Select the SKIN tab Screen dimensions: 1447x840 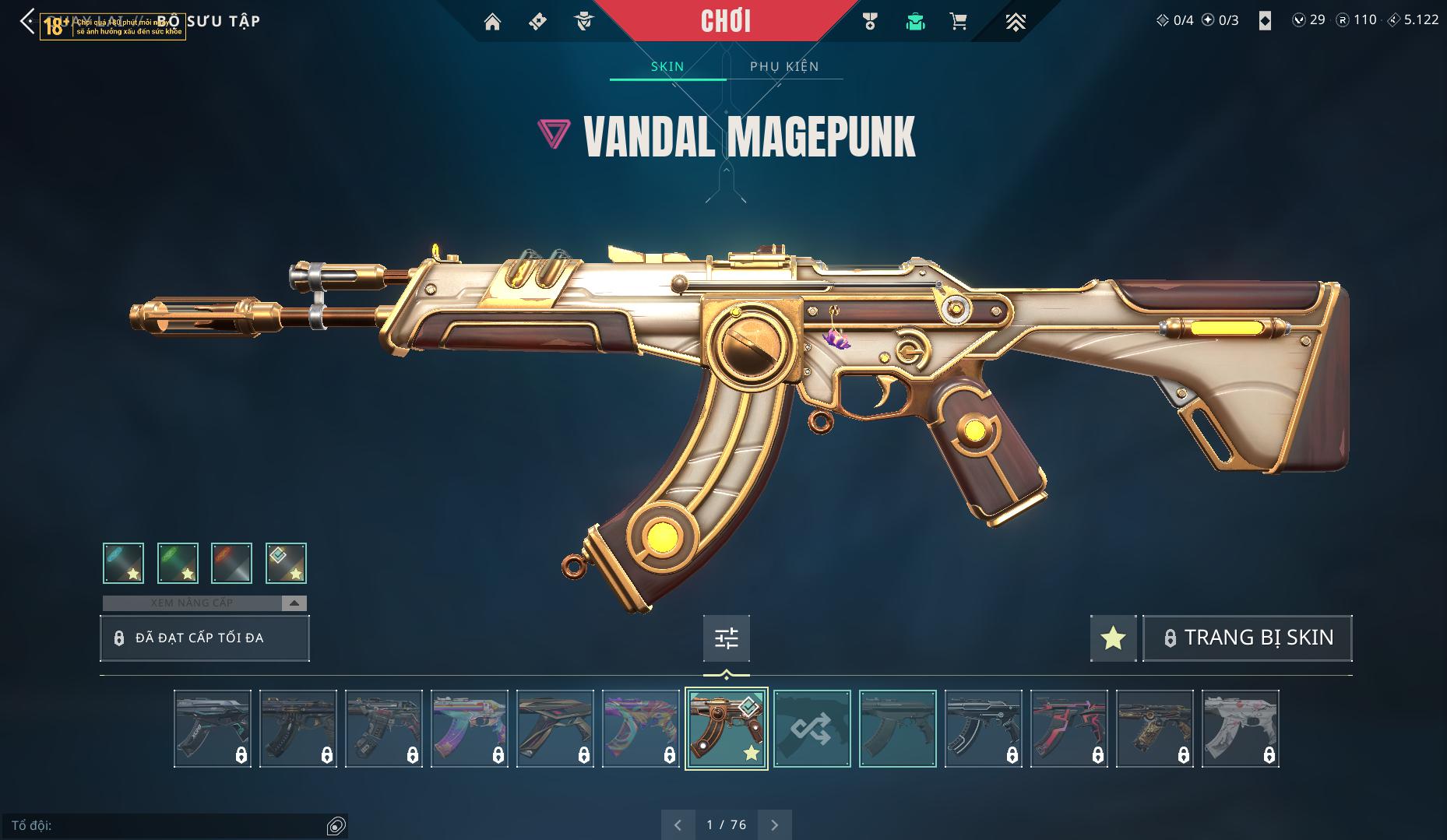pos(667,66)
